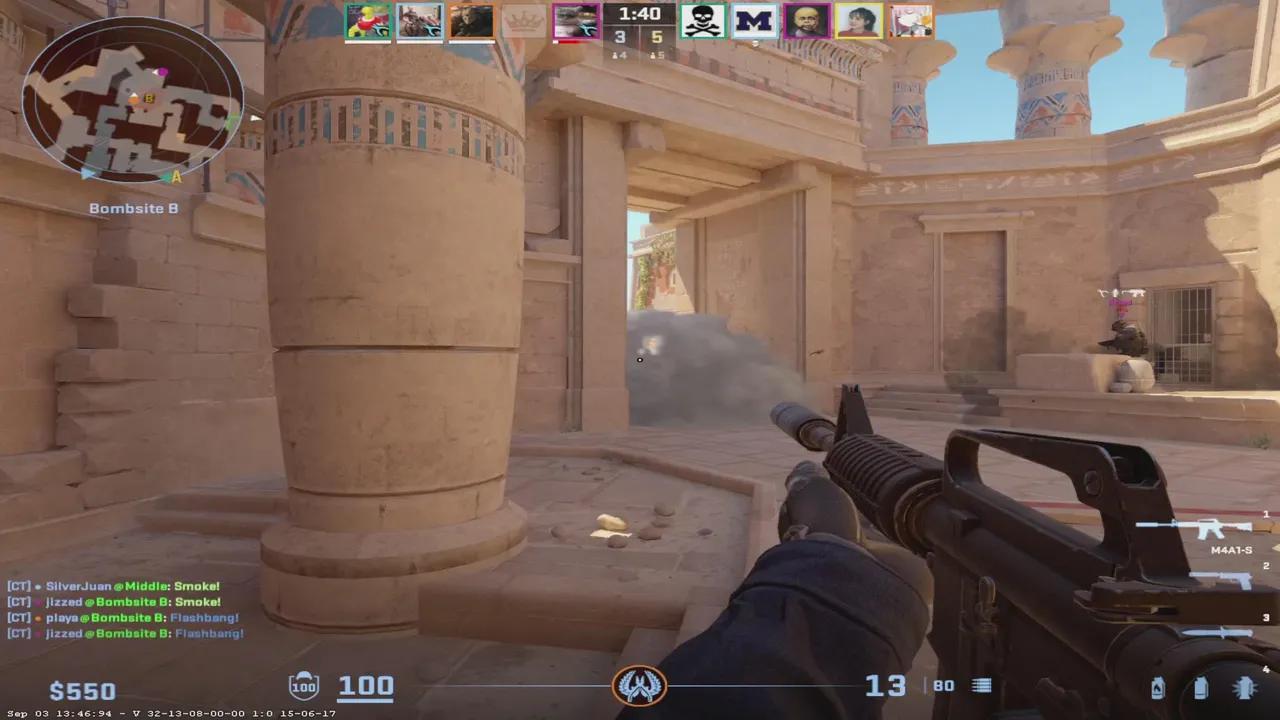Click the skull-and-crossbones enemy avatar

click(x=703, y=21)
